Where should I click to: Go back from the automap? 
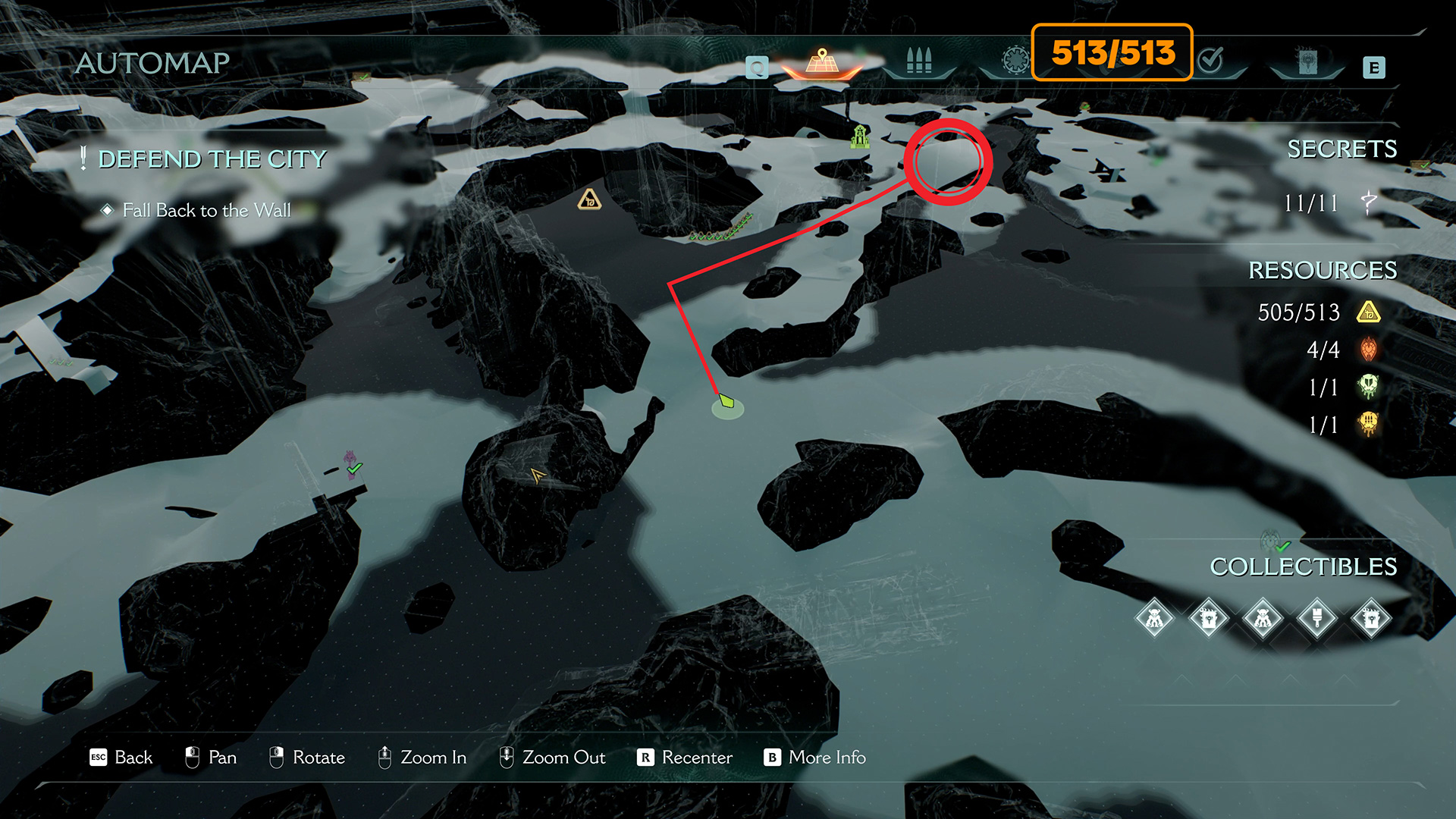121,757
